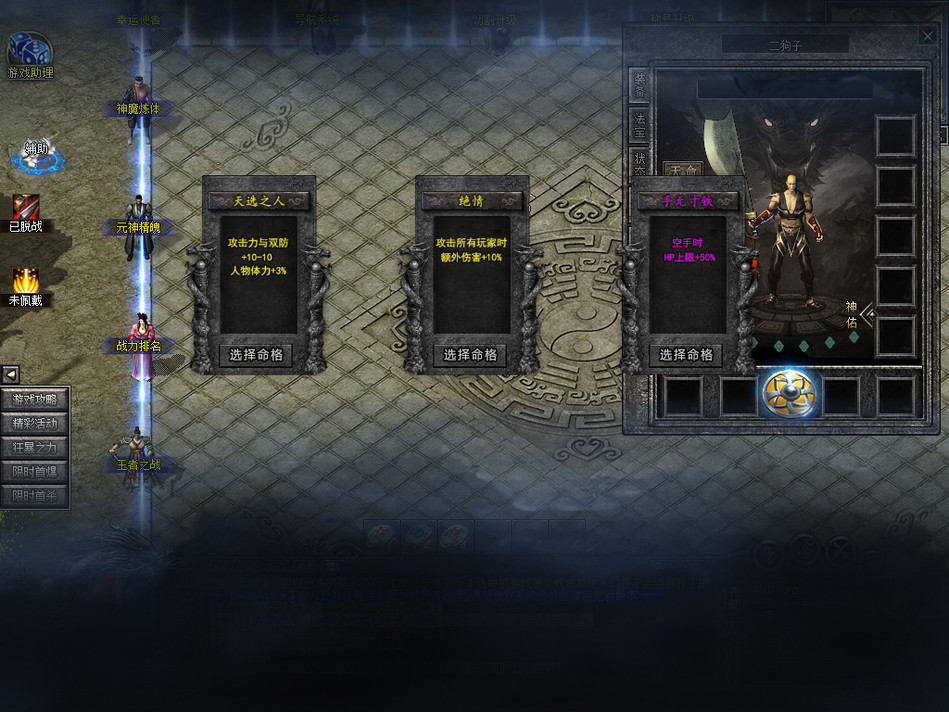Image resolution: width=949 pixels, height=712 pixels.
Task: Choose the 选择命格 button under 绝情
Action: coord(469,355)
